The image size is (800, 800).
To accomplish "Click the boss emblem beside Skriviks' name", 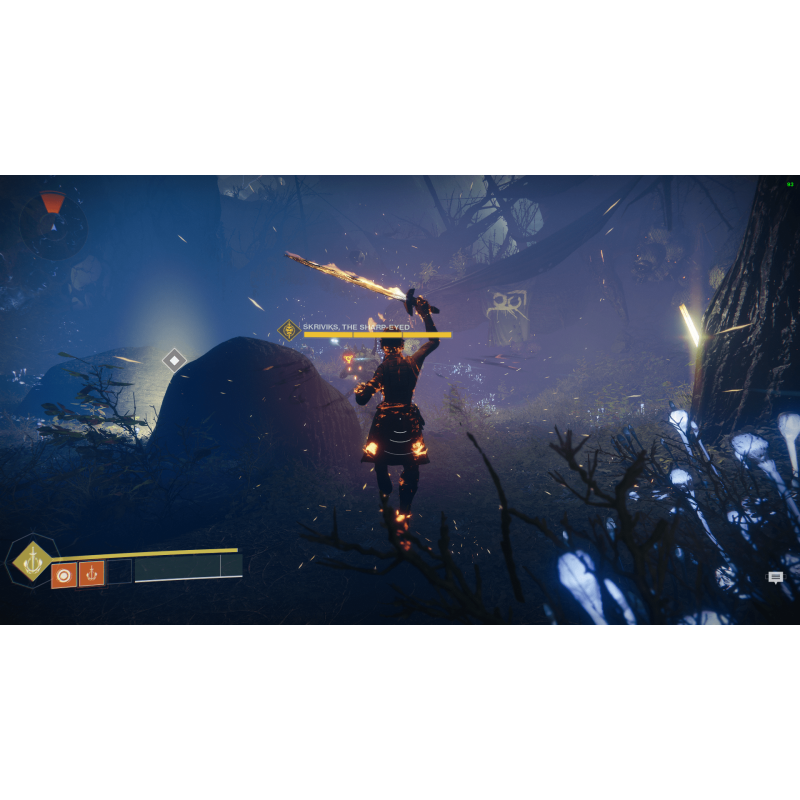I will tap(289, 330).
